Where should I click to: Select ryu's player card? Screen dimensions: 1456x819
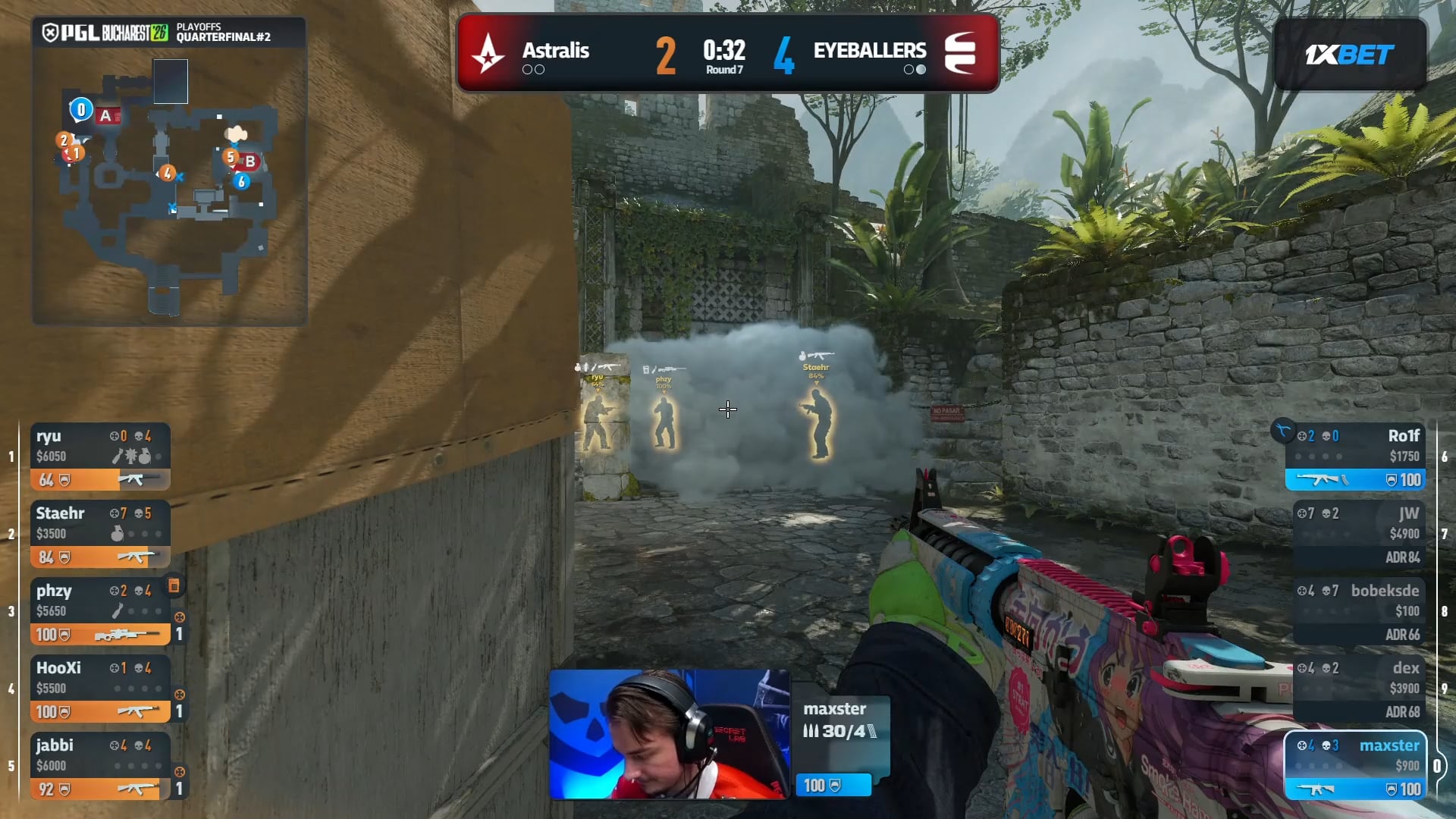100,457
